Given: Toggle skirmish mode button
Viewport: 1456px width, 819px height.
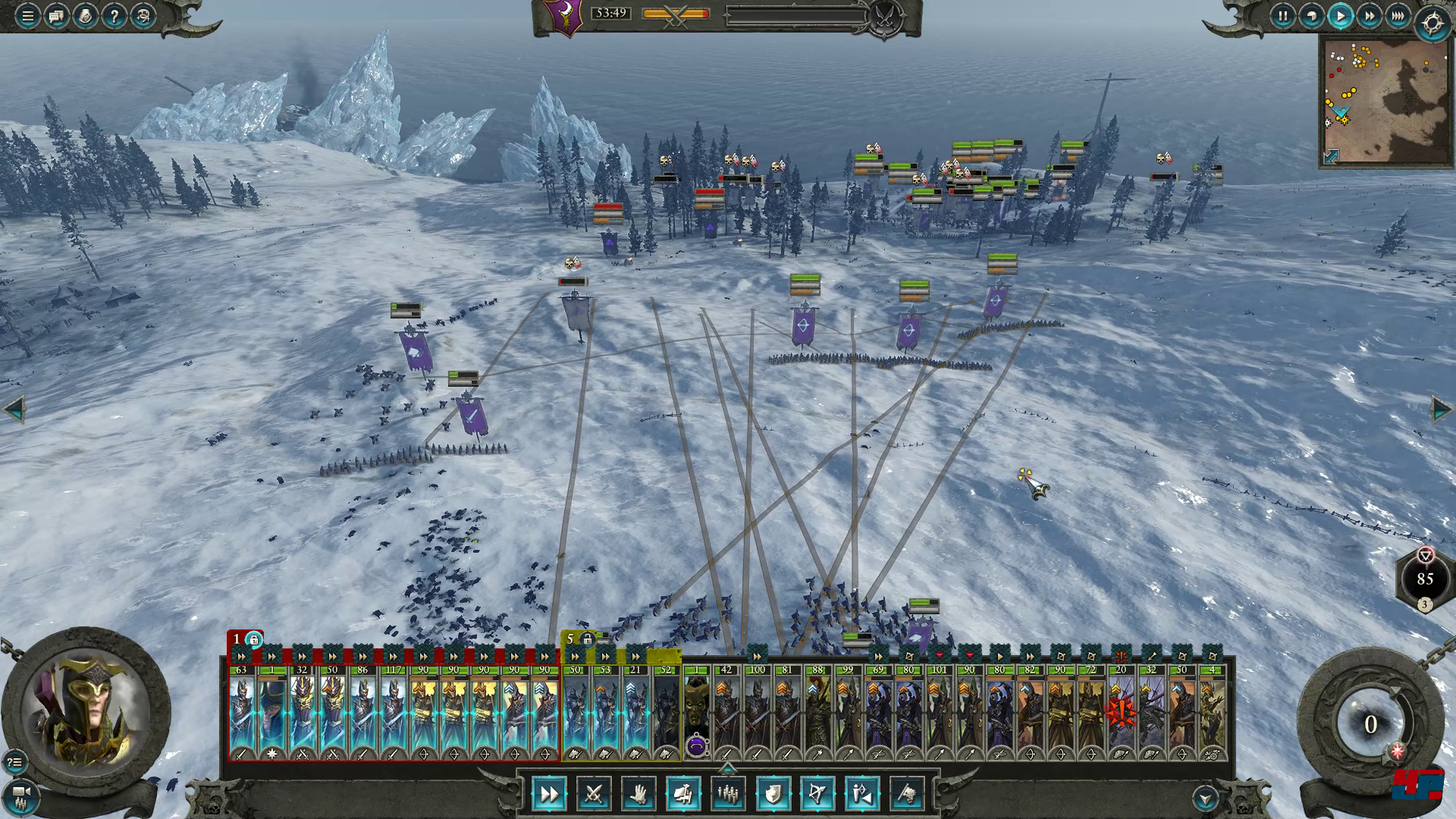Looking at the screenshot, I should pos(862,794).
